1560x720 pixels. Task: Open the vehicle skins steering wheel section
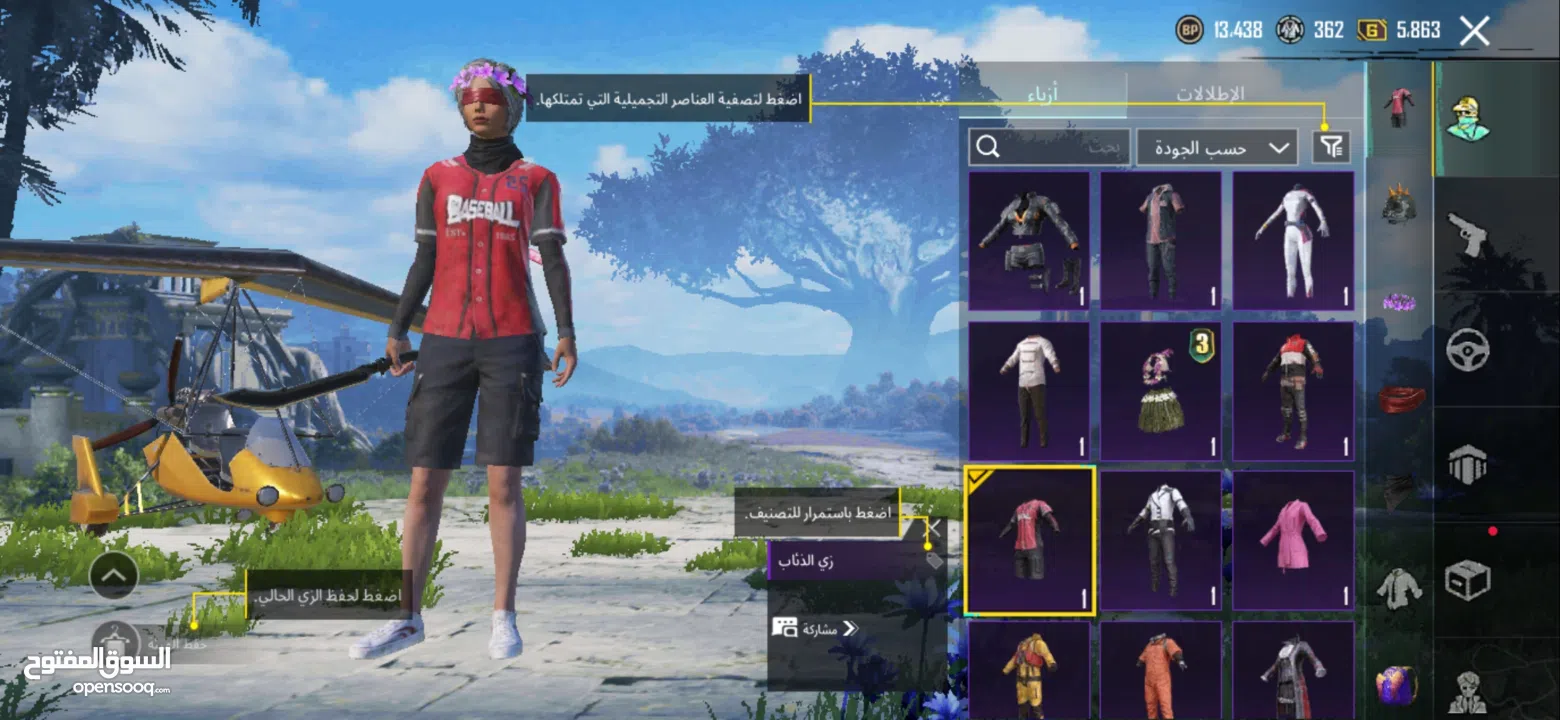coord(1466,347)
